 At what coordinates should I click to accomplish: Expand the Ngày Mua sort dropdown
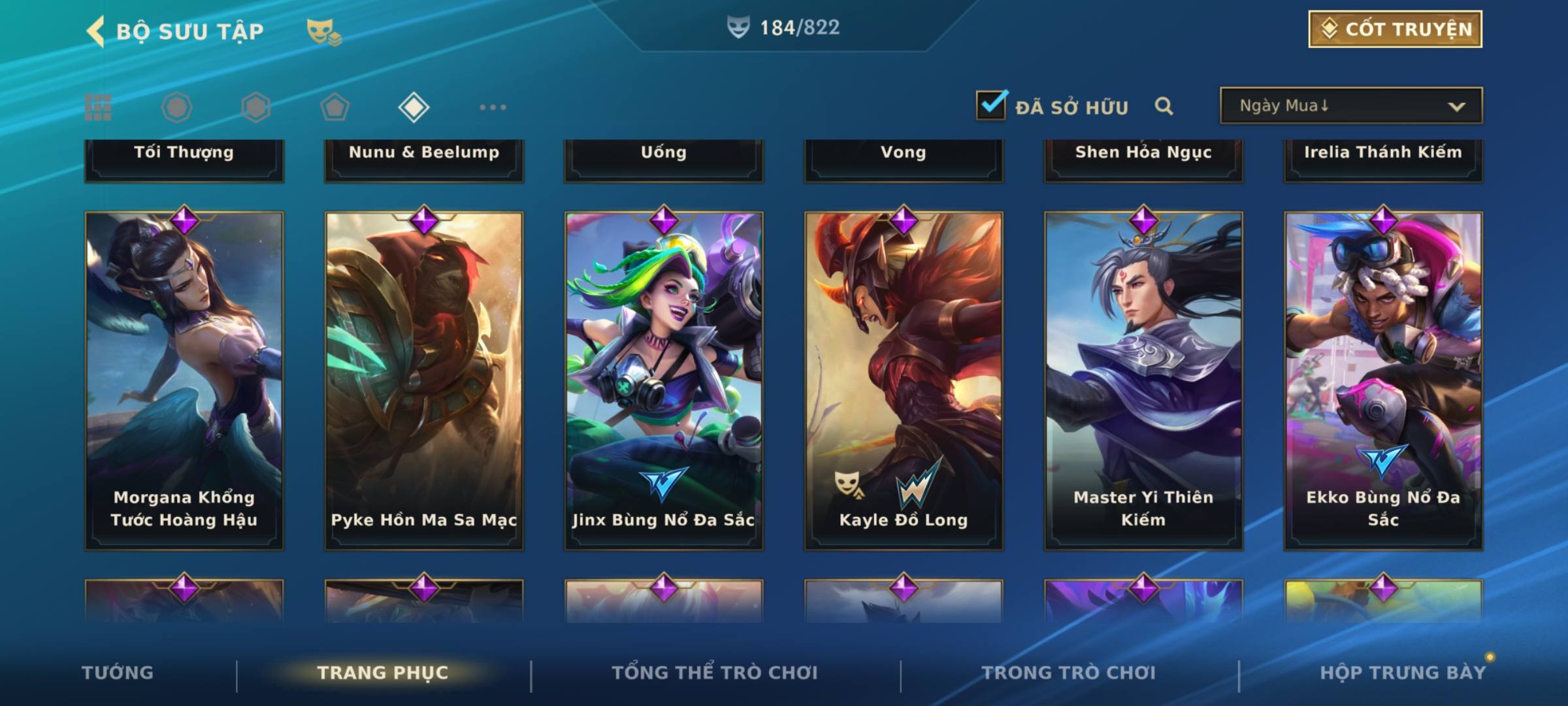click(x=1351, y=106)
